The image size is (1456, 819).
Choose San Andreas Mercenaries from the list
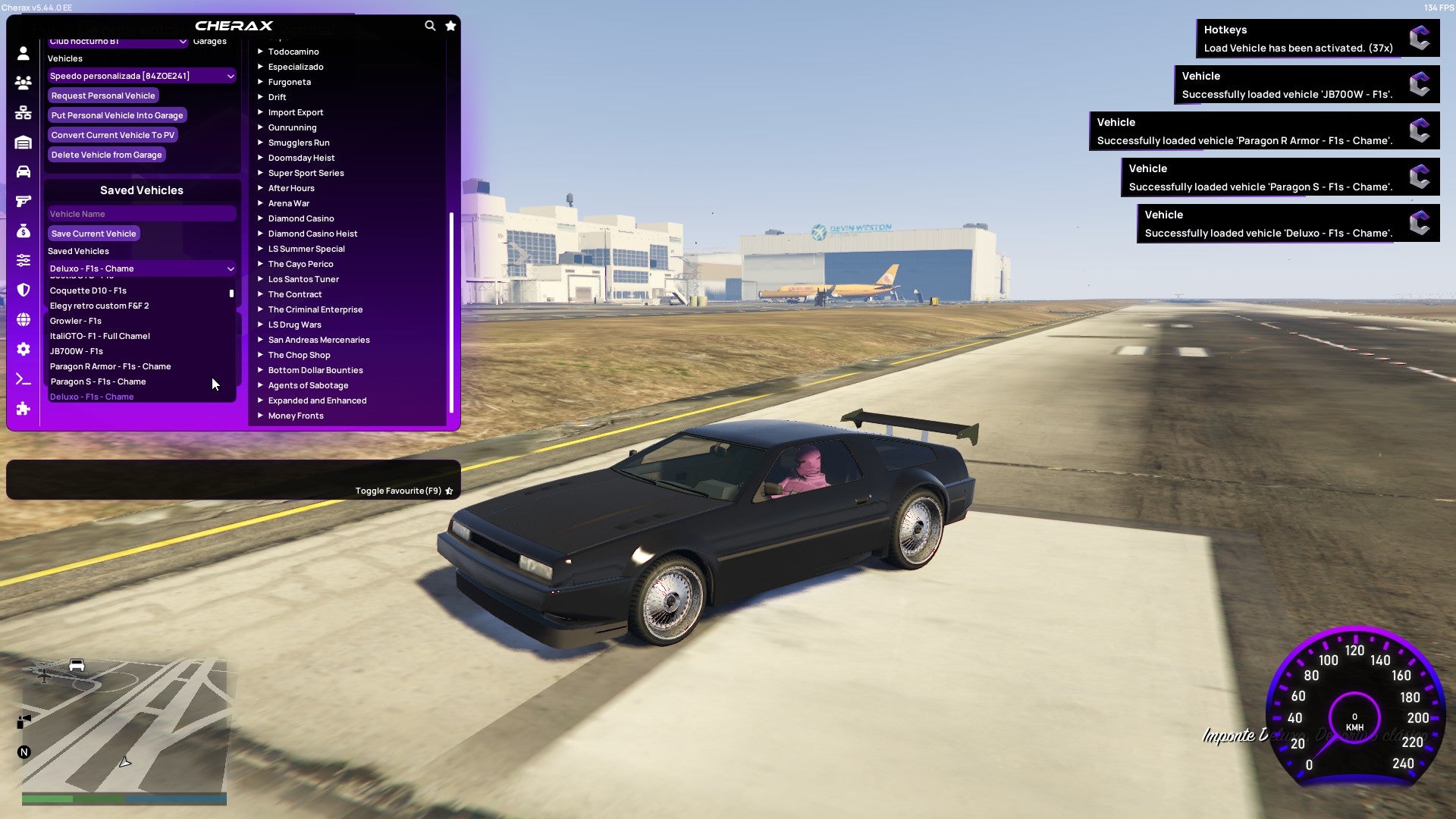(318, 339)
